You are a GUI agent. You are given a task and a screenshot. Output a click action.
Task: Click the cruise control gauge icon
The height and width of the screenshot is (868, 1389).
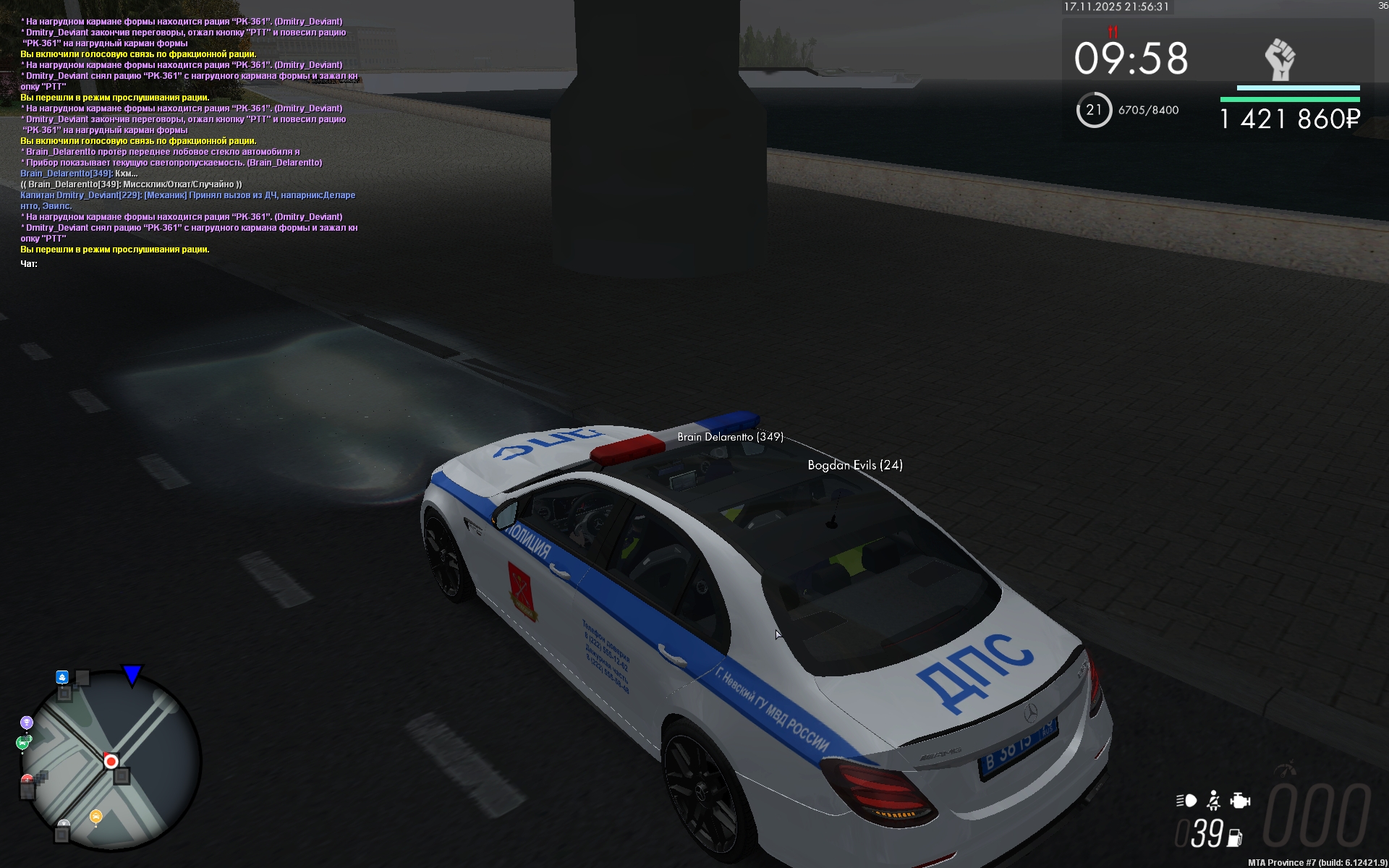pyautogui.click(x=1285, y=769)
